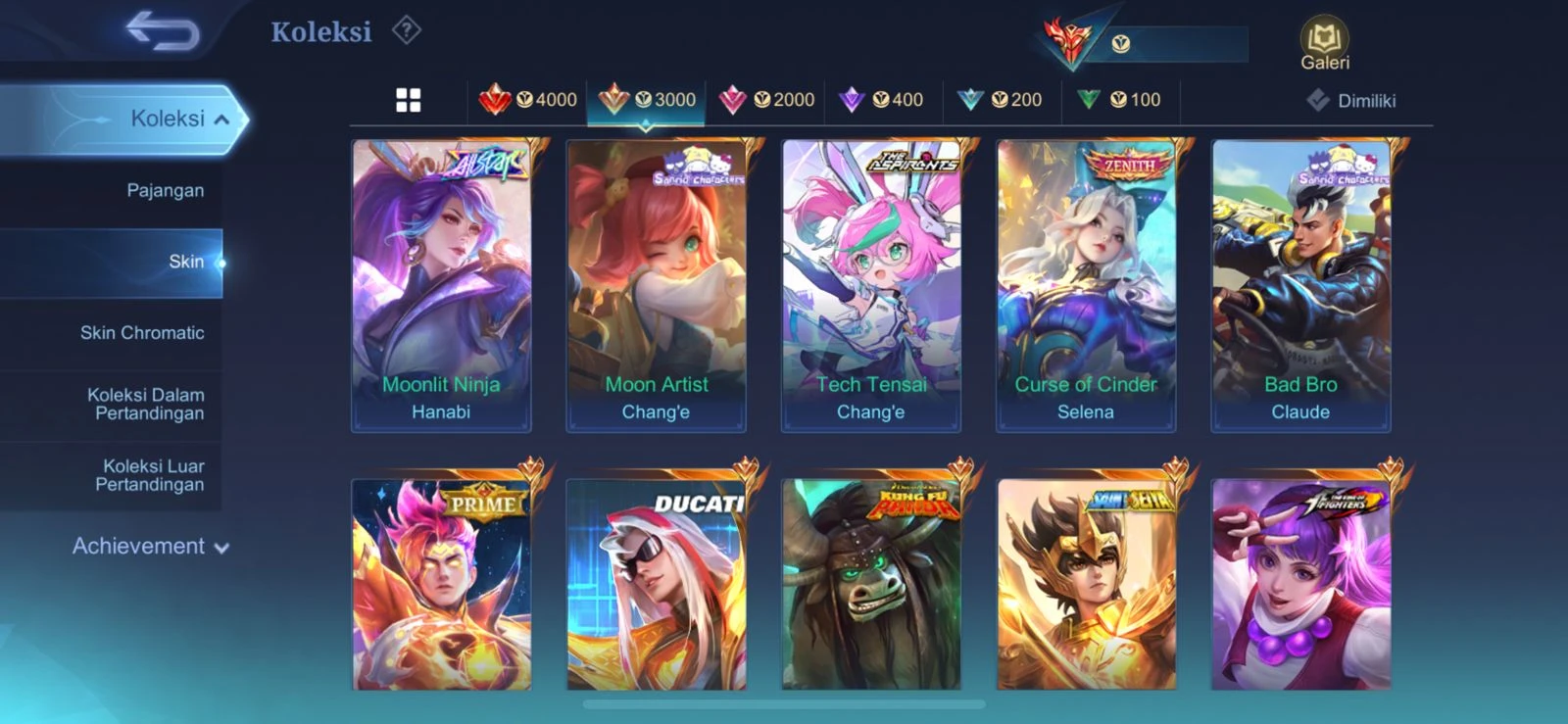This screenshot has width=1568, height=724.
Task: Select the Moonlit Ninja Hanabi skin card
Action: pos(441,285)
